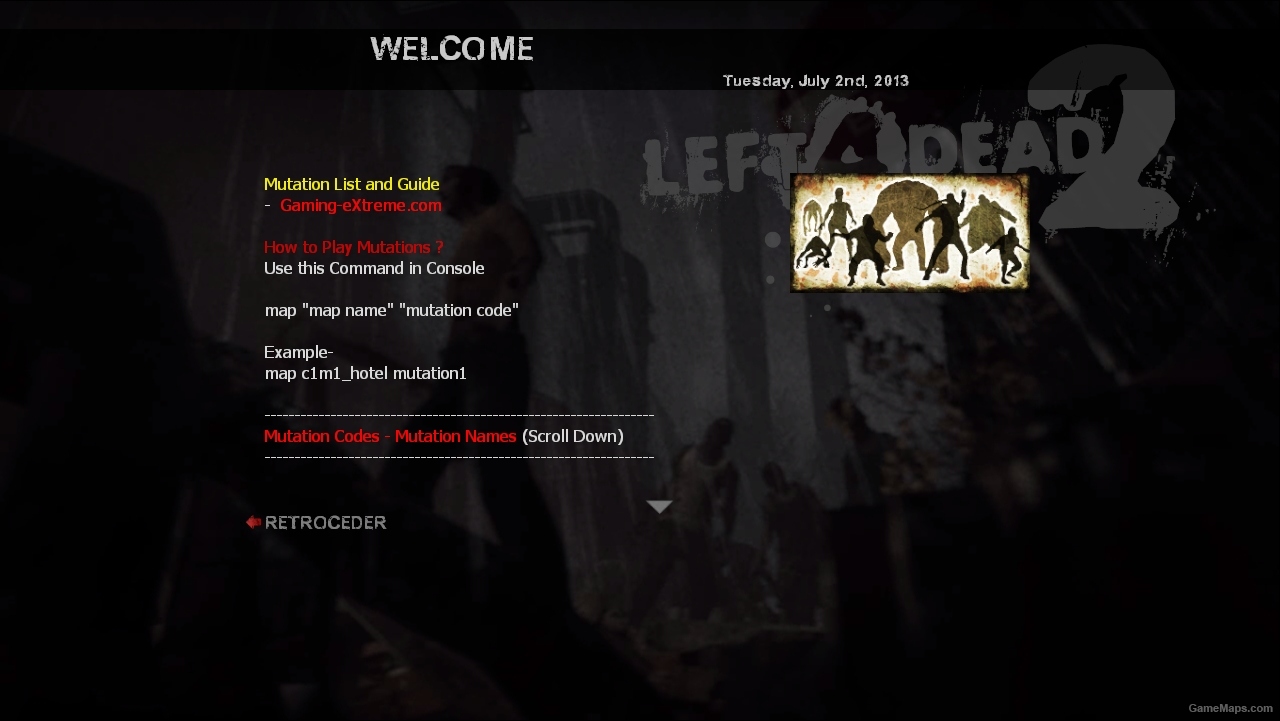This screenshot has width=1280, height=721.
Task: Click the small dot below the mutation image
Action: pos(827,306)
